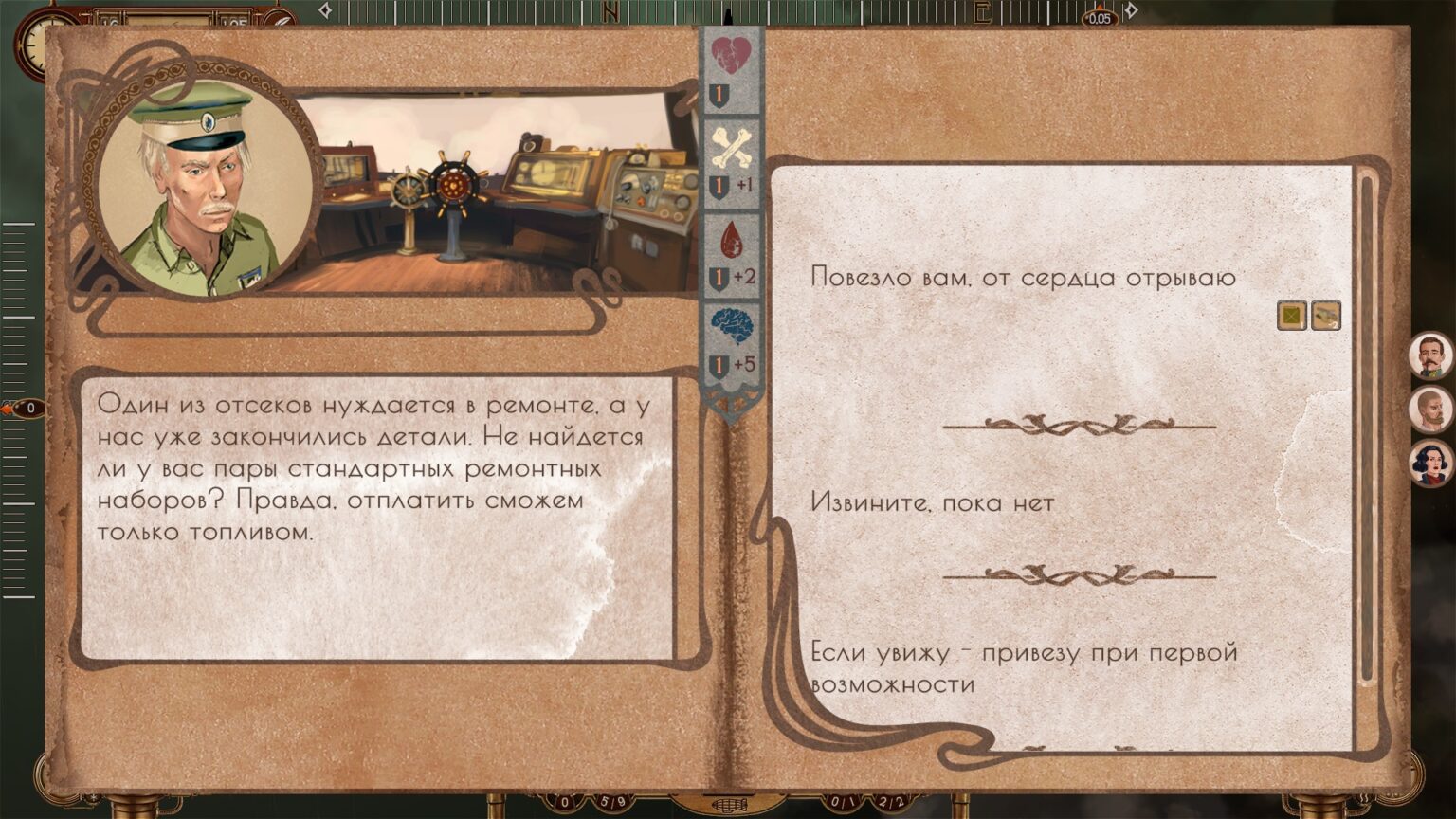Click the mustached officer crew portrait

[x=1429, y=356]
